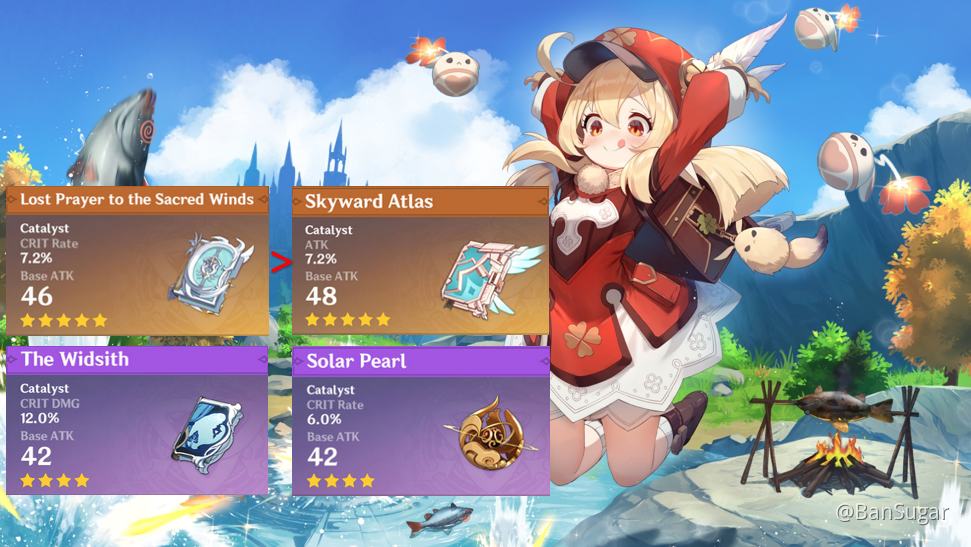
Task: Choose the Skyward Atlas weapon card
Action: coord(420,261)
